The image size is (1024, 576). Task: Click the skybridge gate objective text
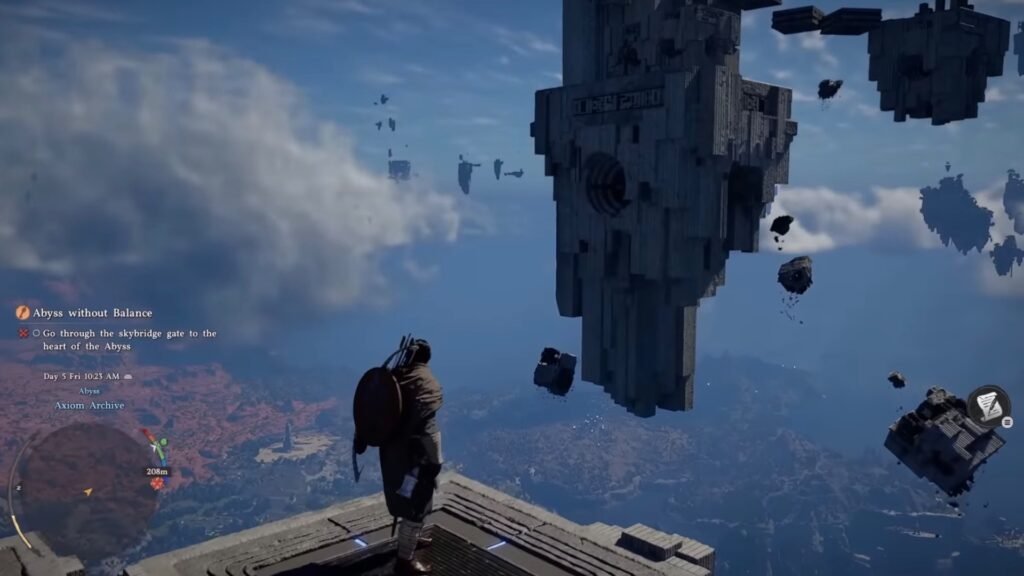[x=129, y=340]
